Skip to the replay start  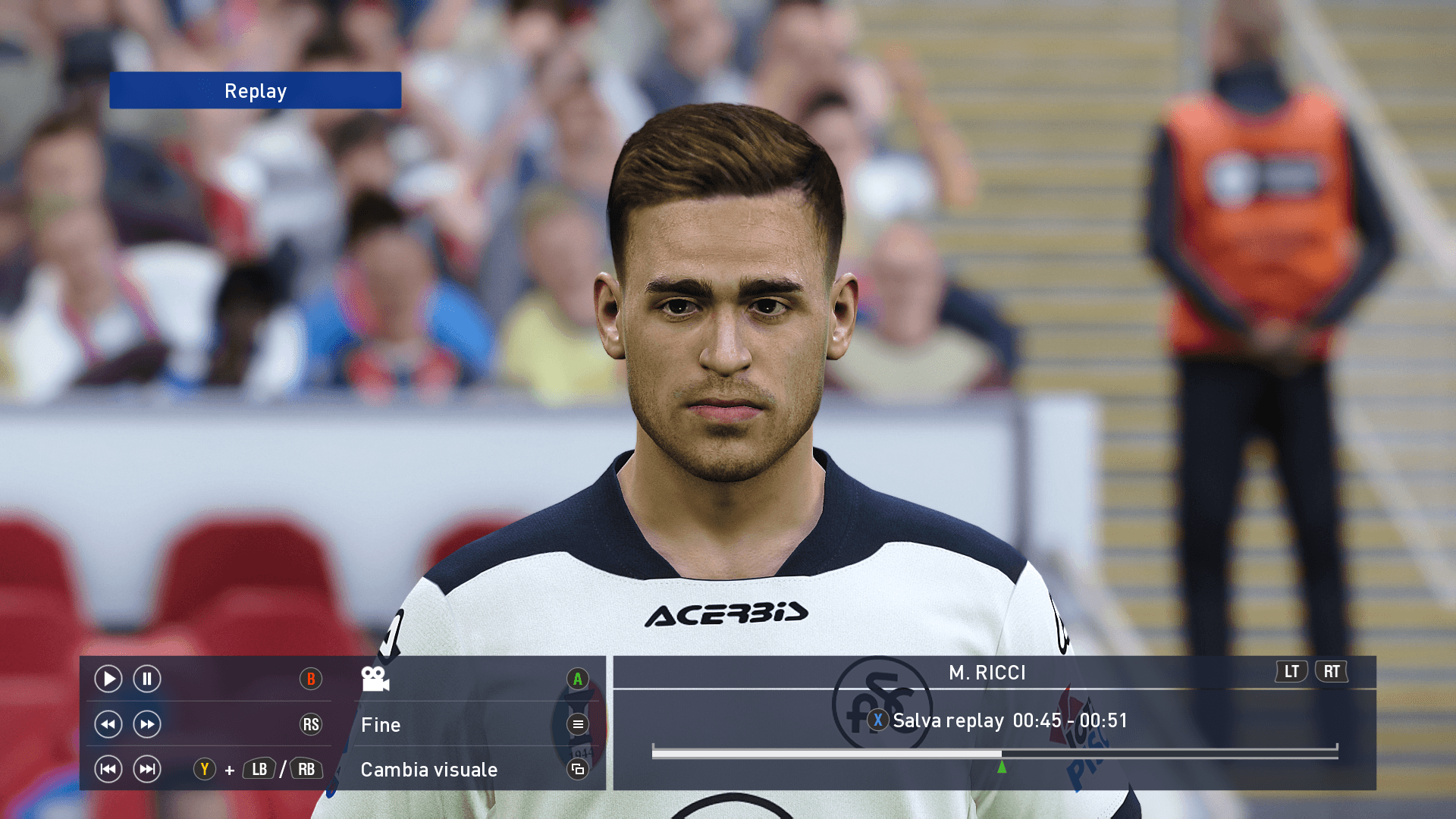coord(108,769)
